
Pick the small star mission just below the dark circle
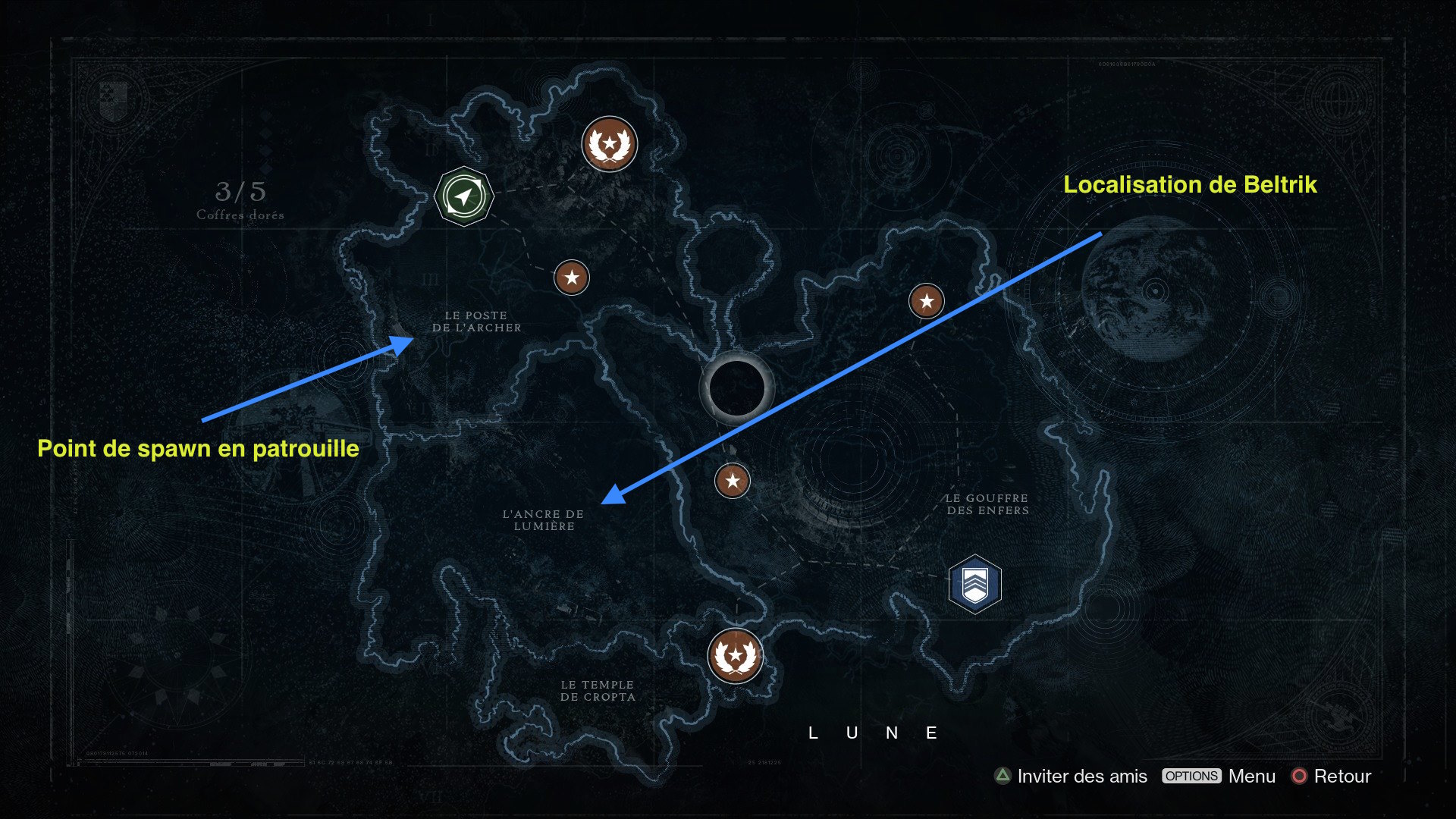pyautogui.click(x=732, y=481)
